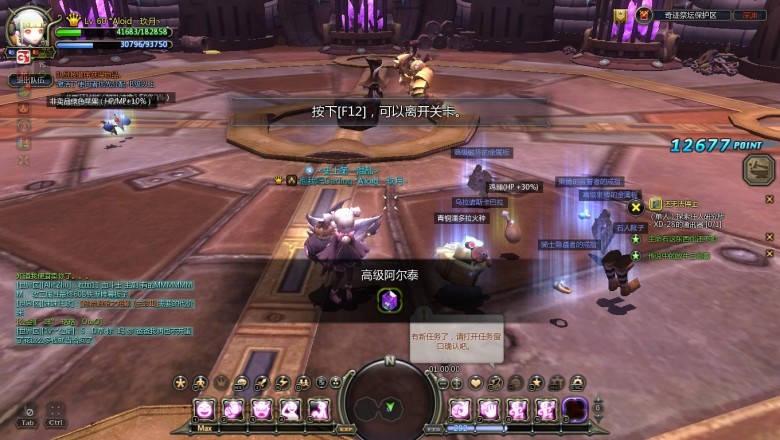780x440 pixels.
Task: Click the 退出队伍 leave party button
Action: [30, 79]
